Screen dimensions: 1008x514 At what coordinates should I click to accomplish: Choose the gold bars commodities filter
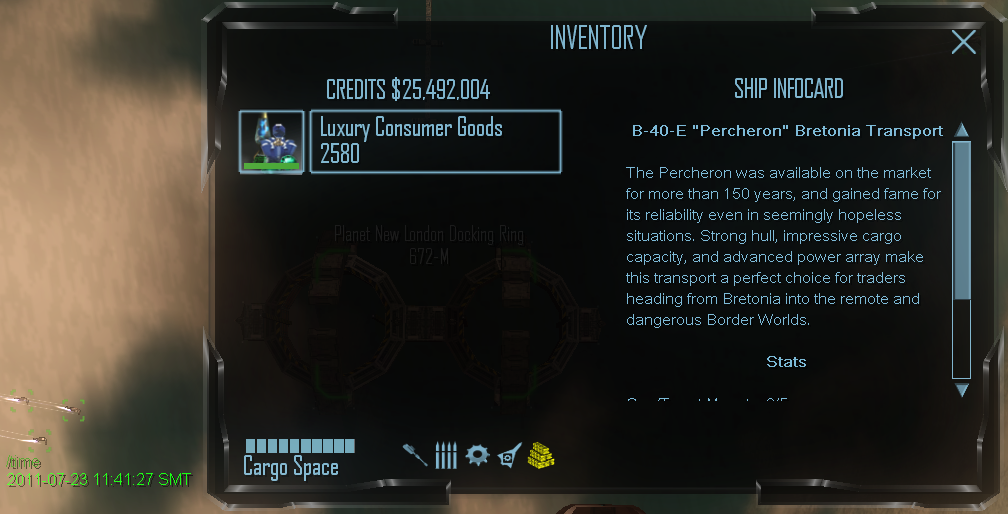[541, 455]
